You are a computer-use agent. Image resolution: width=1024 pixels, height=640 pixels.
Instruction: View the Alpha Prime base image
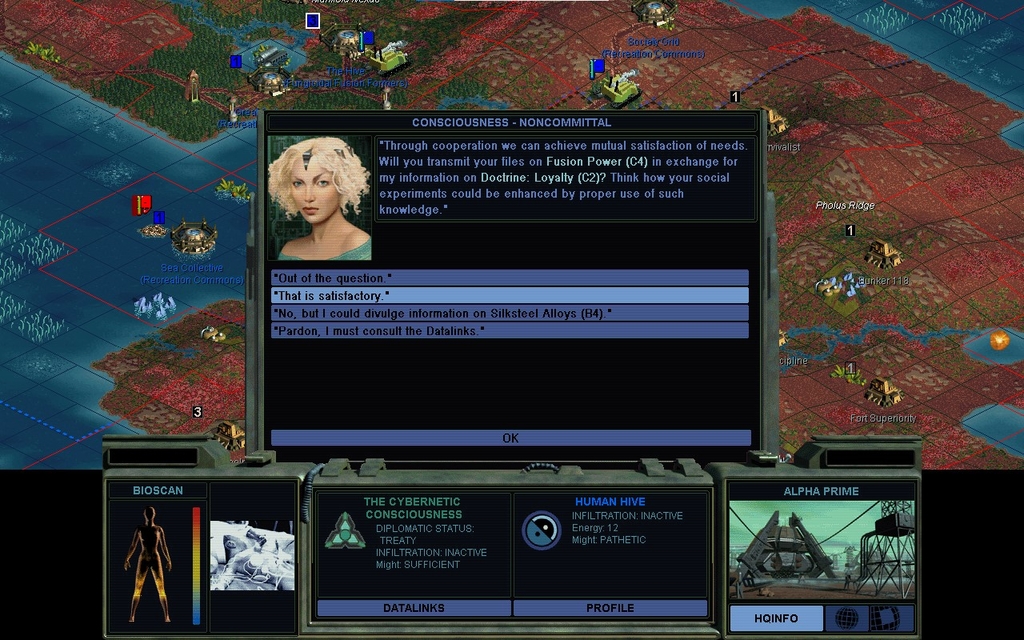click(x=821, y=549)
